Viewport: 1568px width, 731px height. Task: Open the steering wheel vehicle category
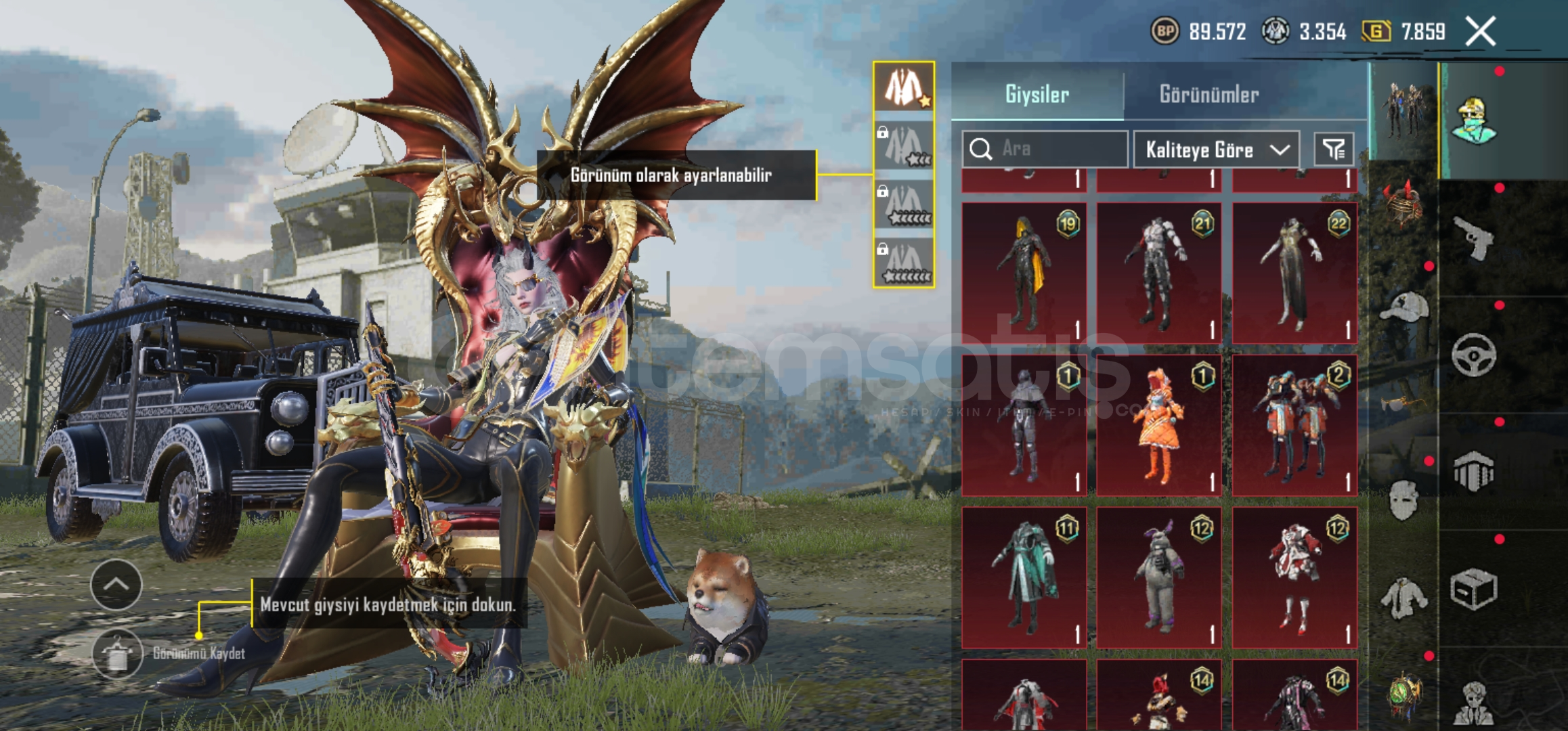tap(1474, 355)
